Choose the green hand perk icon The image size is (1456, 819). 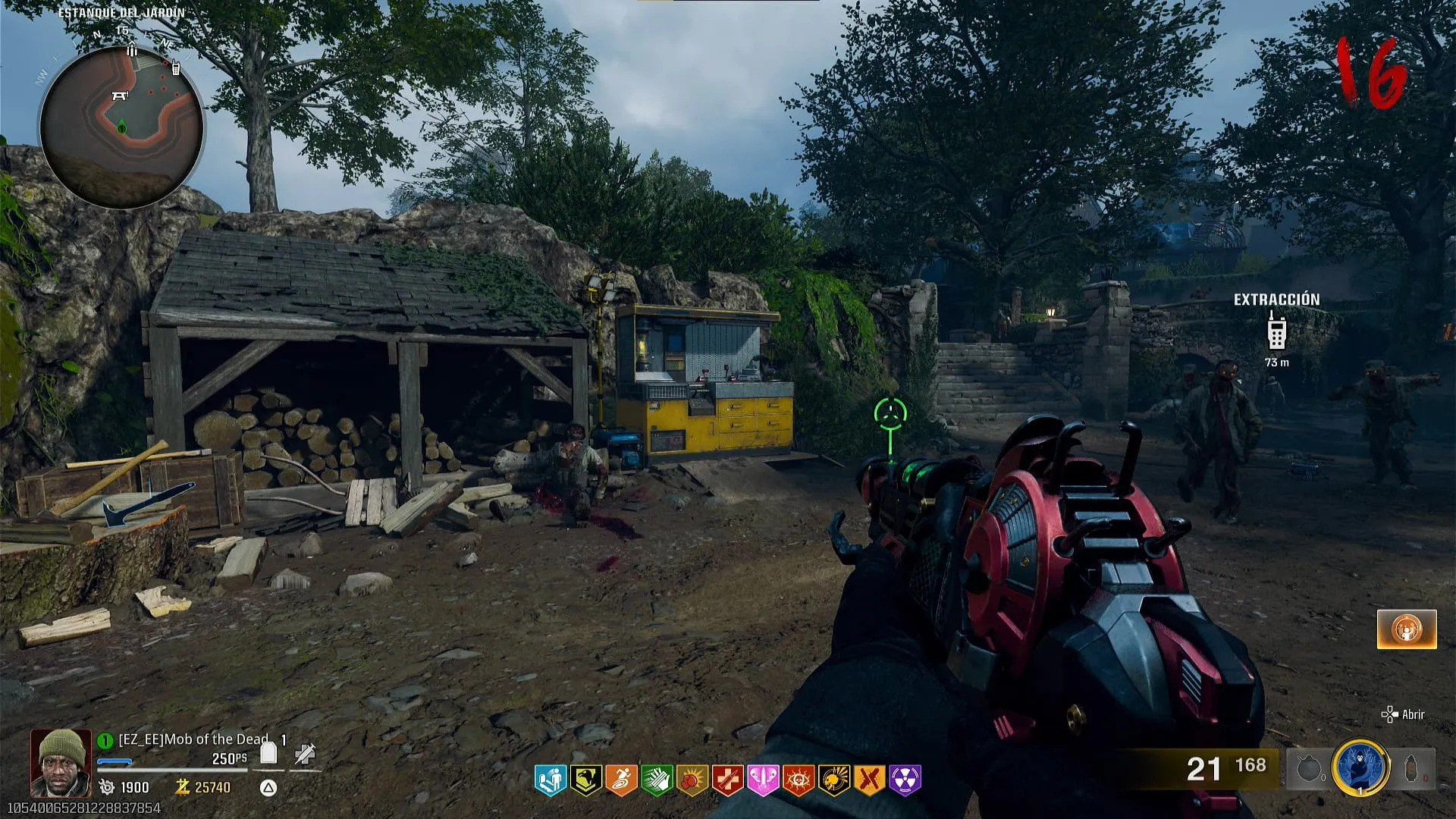657,780
